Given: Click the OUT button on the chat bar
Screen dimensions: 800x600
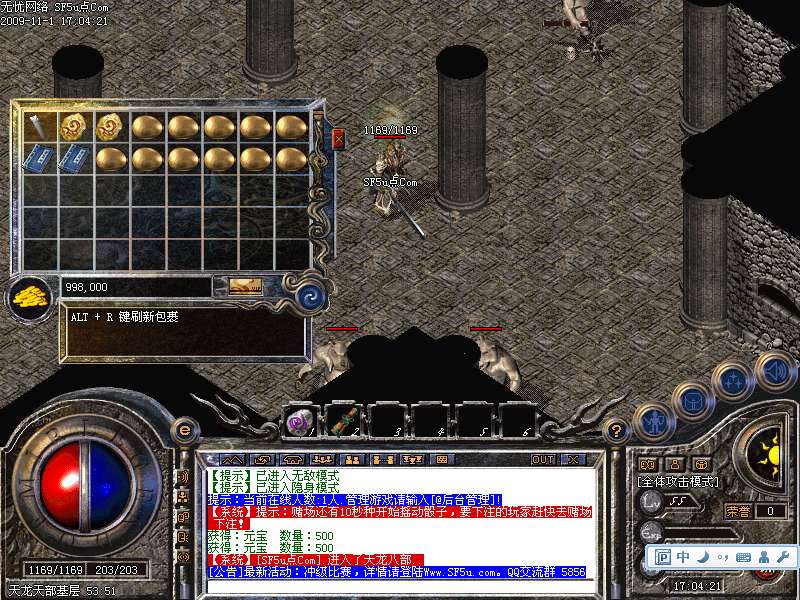Looking at the screenshot, I should (x=543, y=459).
